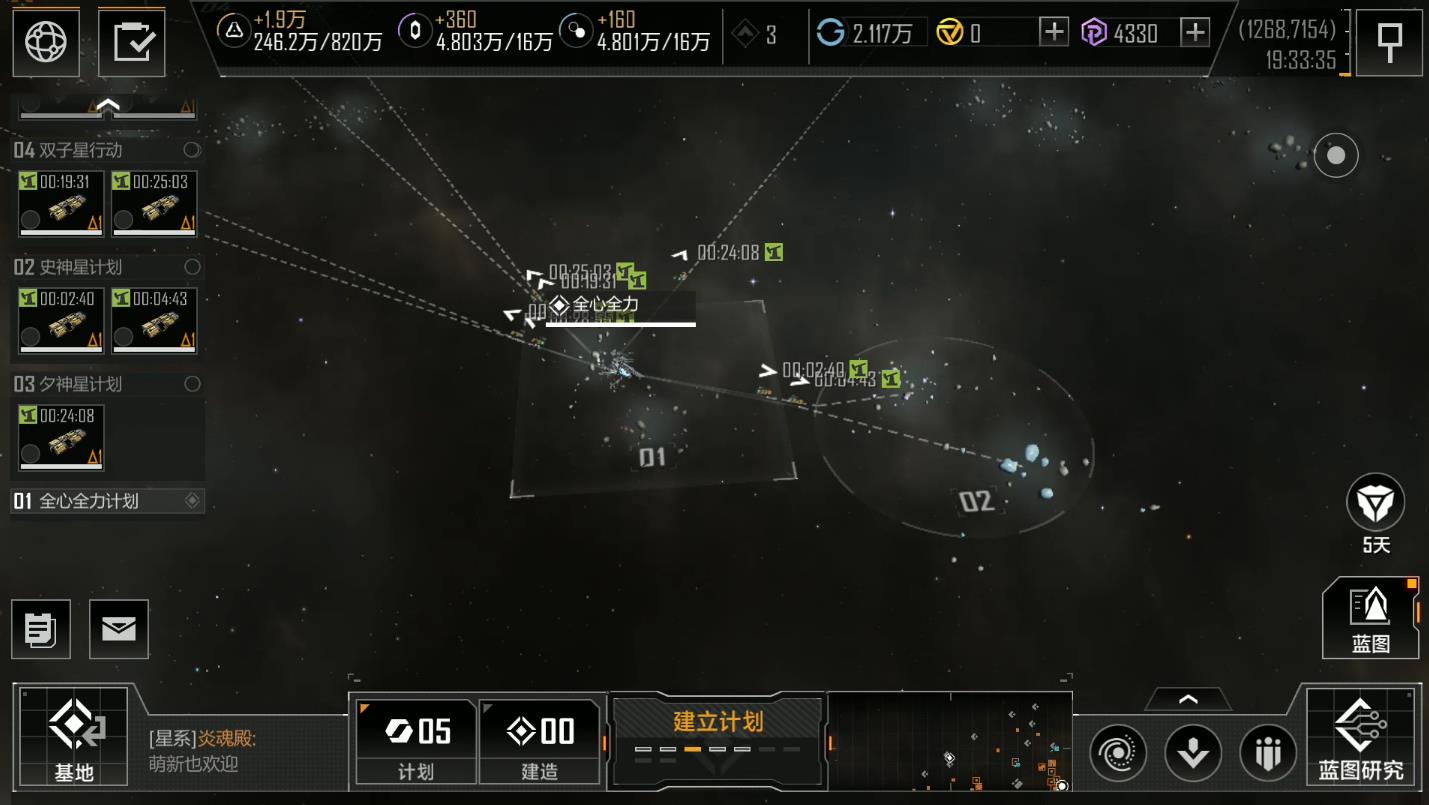Open the mail envelope icon

pos(119,629)
